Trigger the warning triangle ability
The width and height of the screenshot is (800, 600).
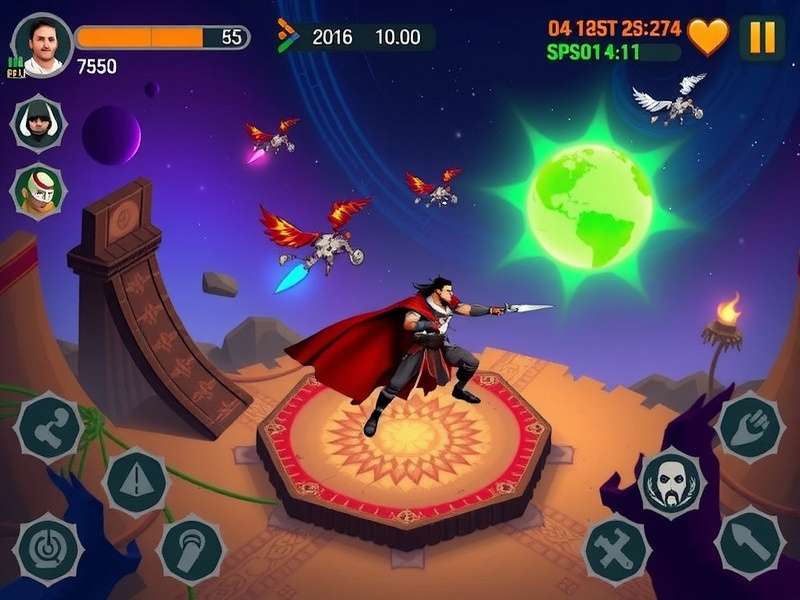pyautogui.click(x=135, y=482)
